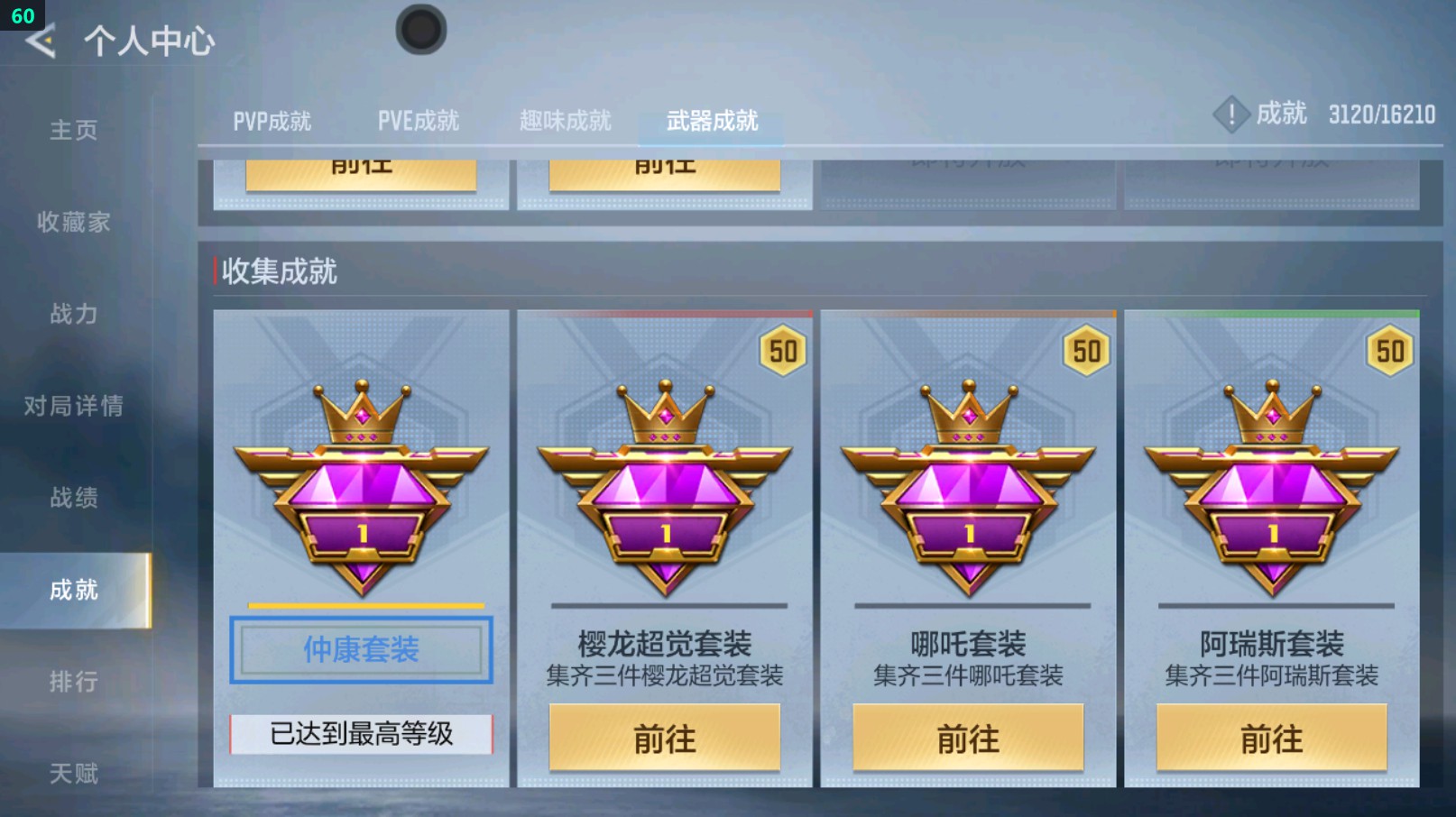This screenshot has height=817, width=1456.
Task: Click the 50 badge on 哪吒套装 card
Action: tap(1085, 353)
